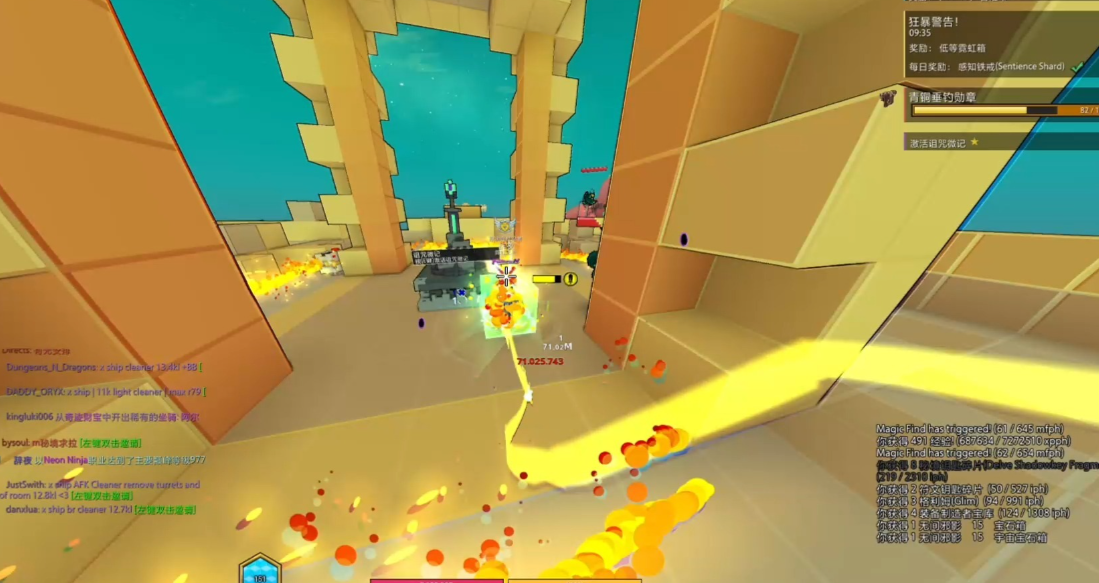Screen dimensions: 1099x583
Task: Click the 激活诅咒徽记 objective entry
Action: [x=937, y=143]
